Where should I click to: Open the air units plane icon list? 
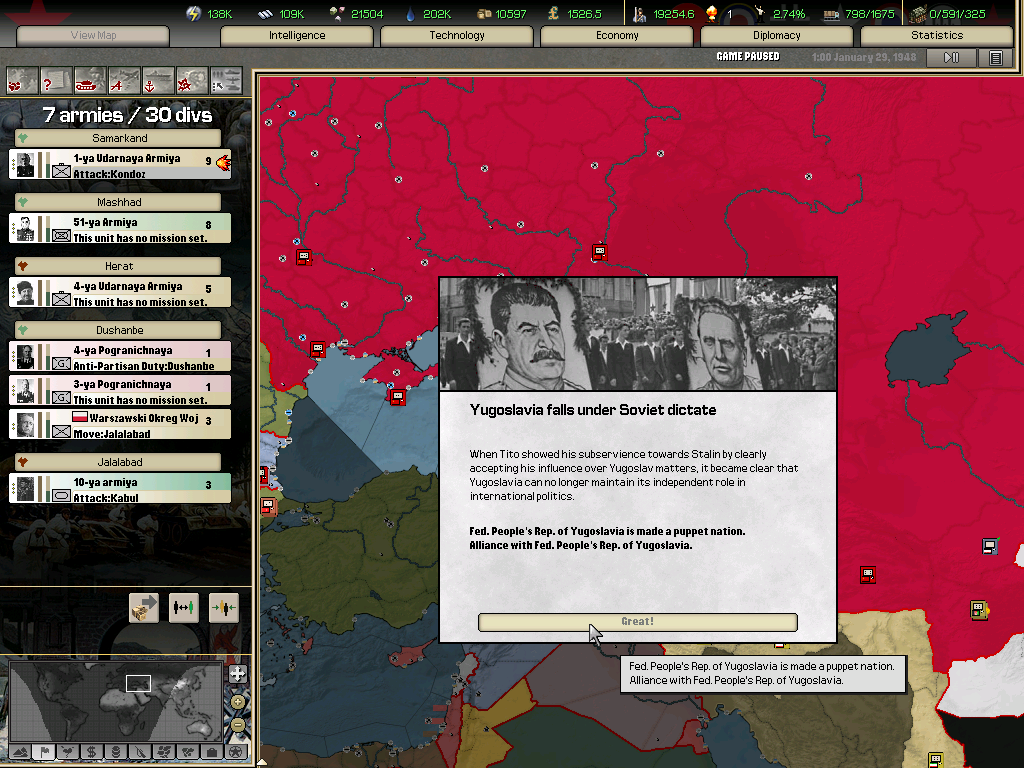[x=124, y=79]
